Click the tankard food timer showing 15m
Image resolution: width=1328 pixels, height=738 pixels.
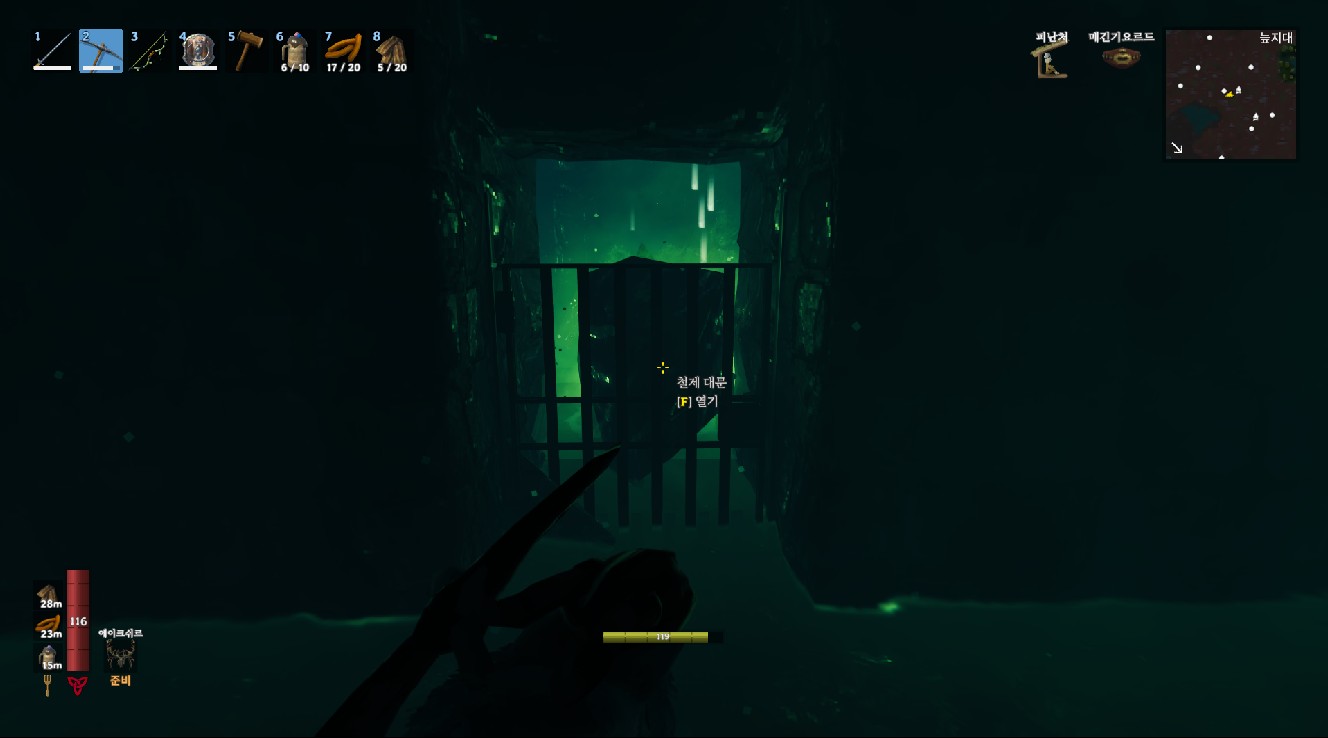(49, 657)
